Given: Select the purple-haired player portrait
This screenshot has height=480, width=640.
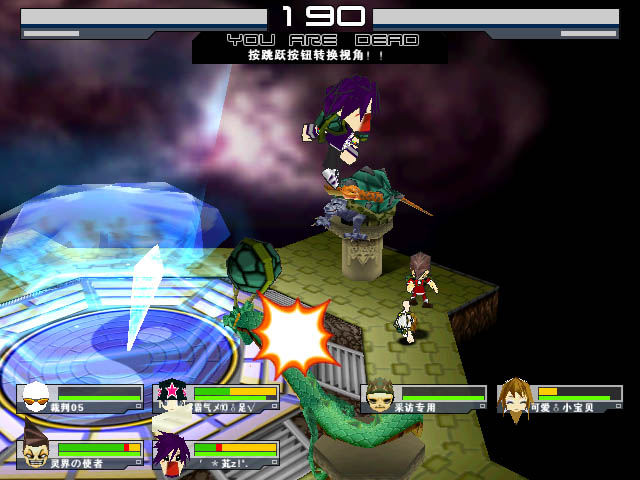Looking at the screenshot, I should coord(171,452).
